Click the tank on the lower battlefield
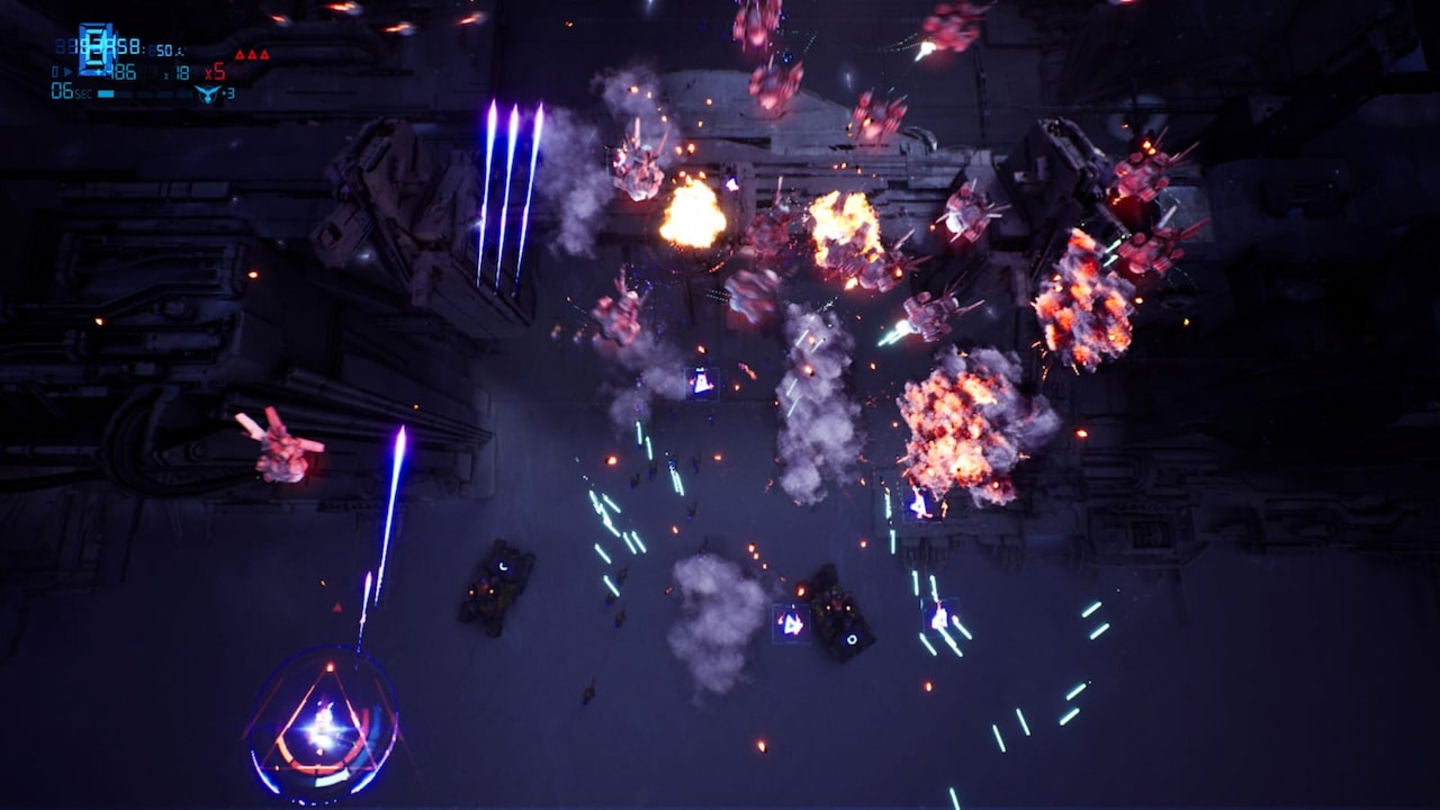 click(495, 585)
